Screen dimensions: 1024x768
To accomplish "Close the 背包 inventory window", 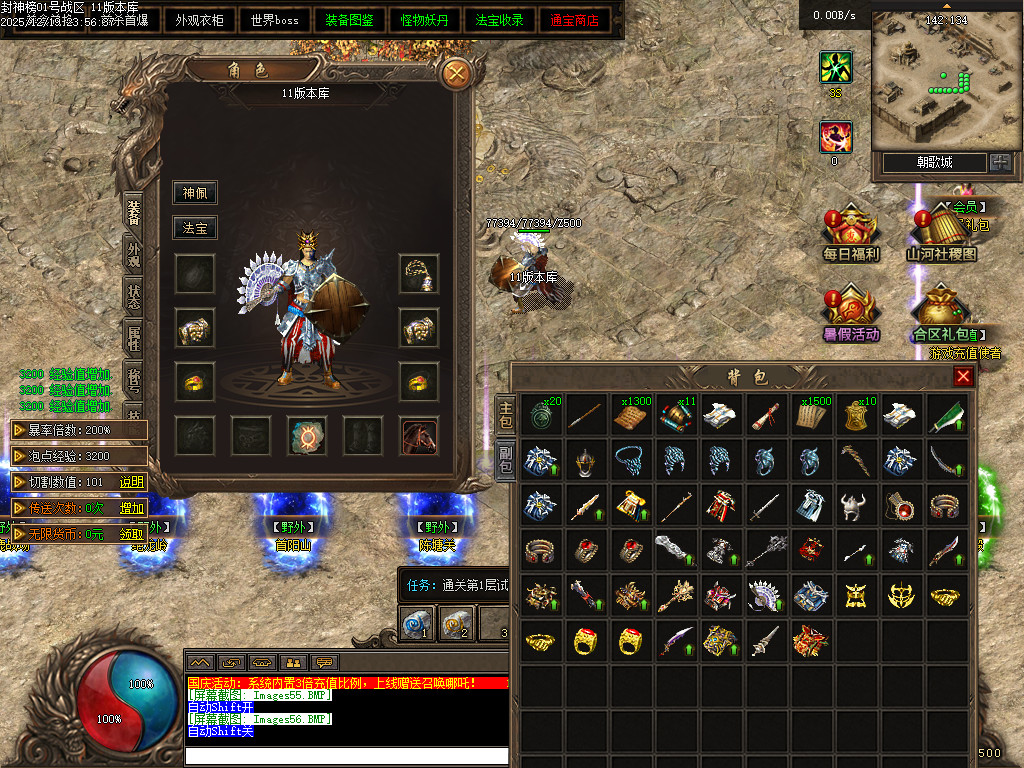I will pyautogui.click(x=963, y=376).
